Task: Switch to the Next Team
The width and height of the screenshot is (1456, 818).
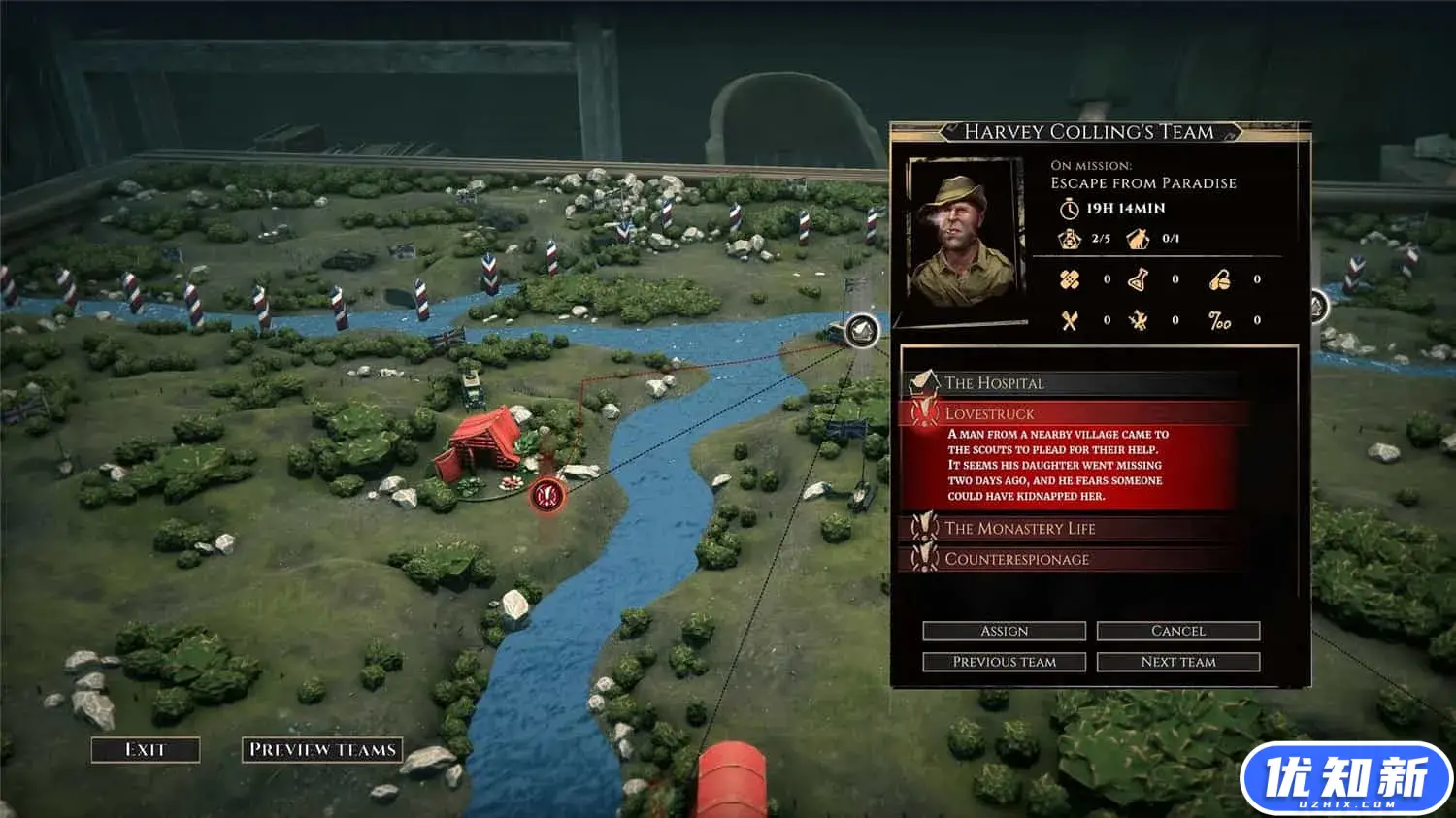Action: click(1177, 662)
